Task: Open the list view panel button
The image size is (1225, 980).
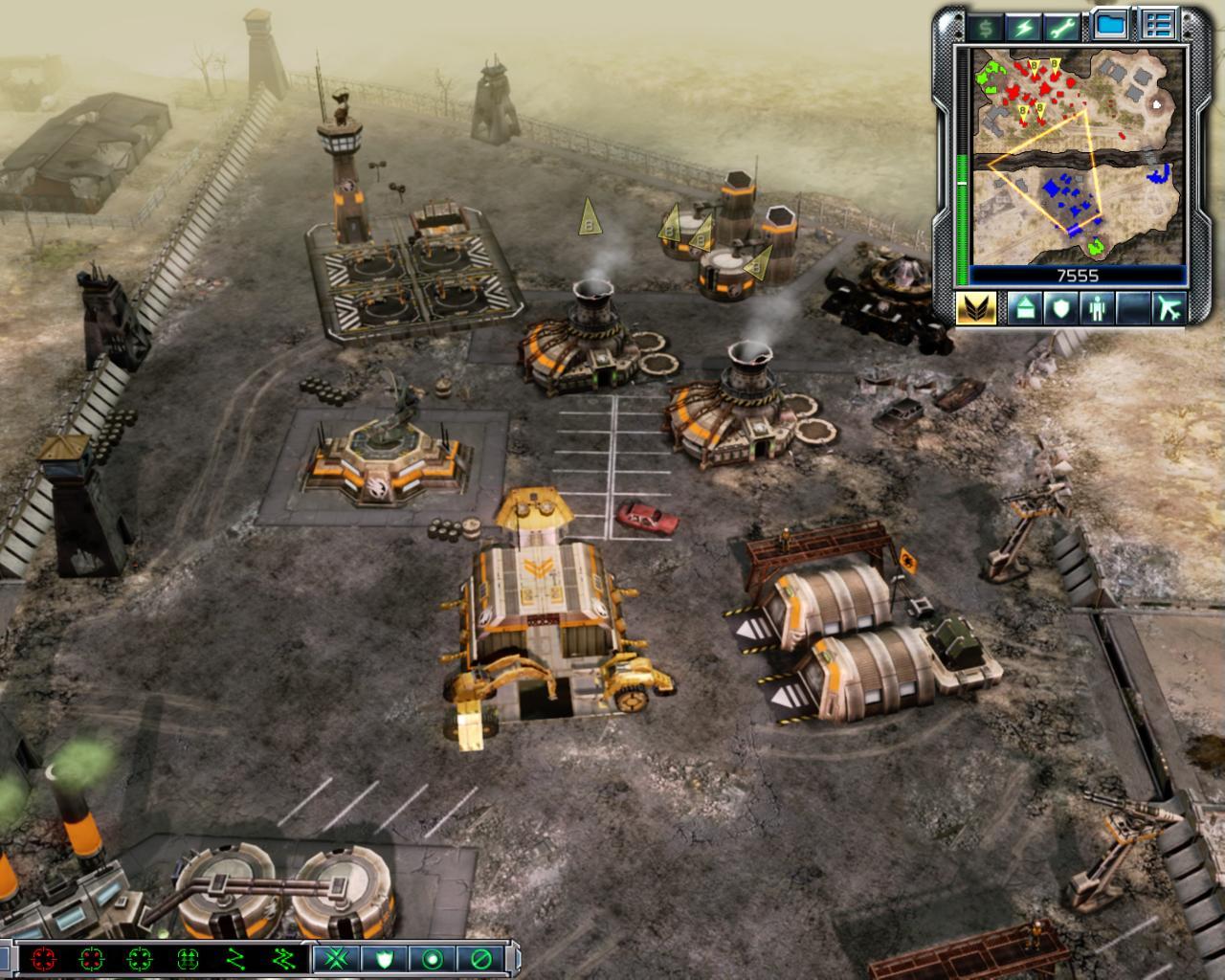Action: click(1159, 25)
